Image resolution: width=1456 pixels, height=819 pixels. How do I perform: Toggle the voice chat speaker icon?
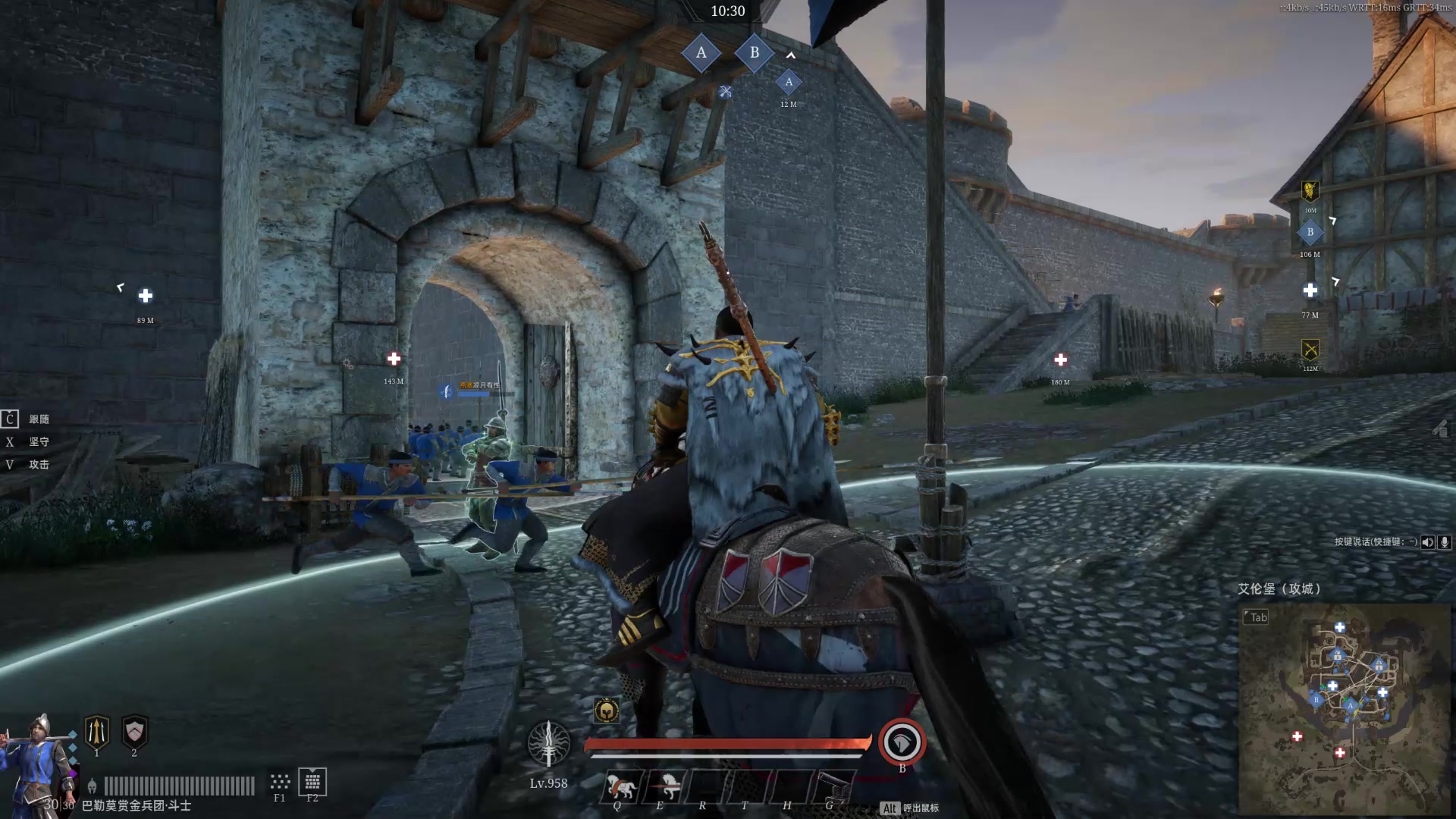(x=1428, y=542)
